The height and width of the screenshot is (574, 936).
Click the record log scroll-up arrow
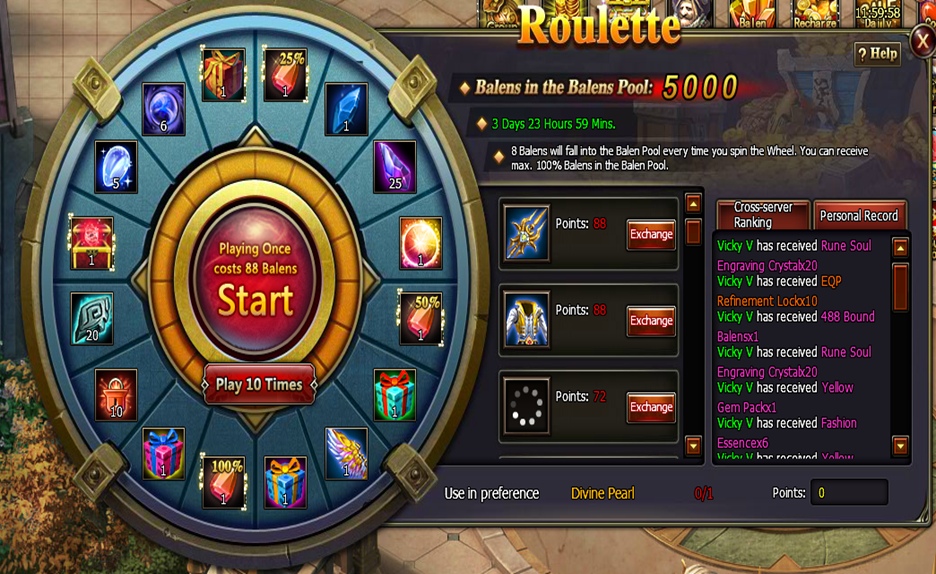coord(900,247)
